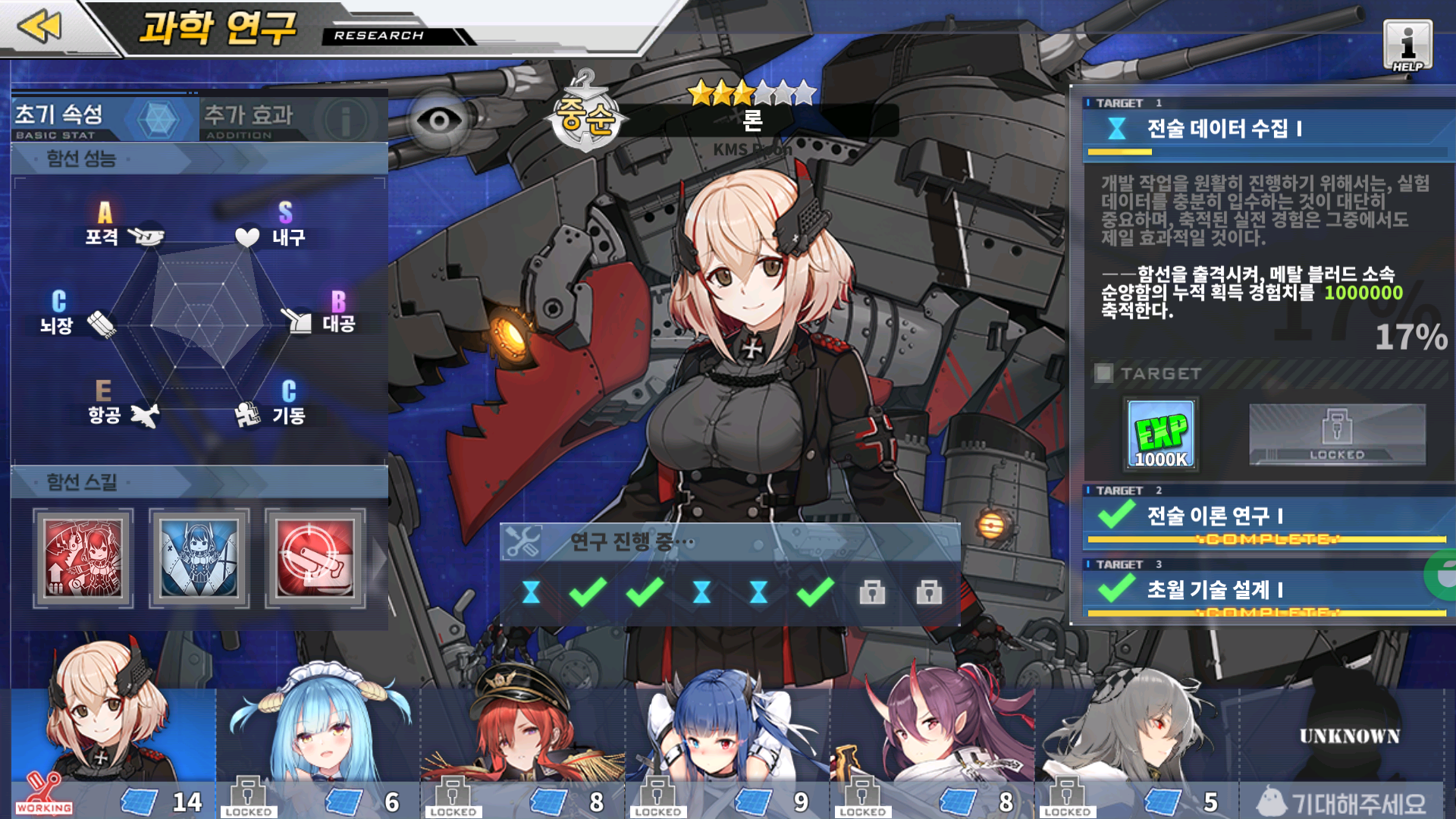Select the red crosshair cannon skill icon
This screenshot has width=1456, height=819.
pyautogui.click(x=315, y=558)
